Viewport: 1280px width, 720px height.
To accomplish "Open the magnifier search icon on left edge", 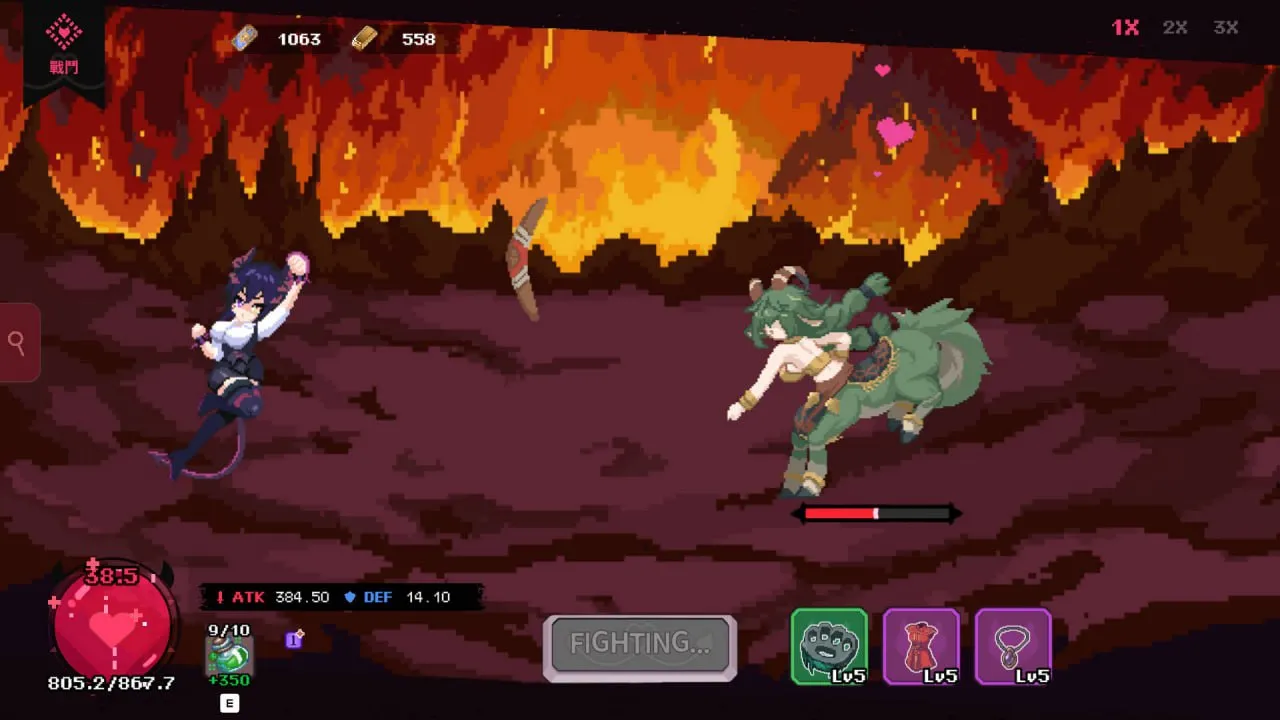I will pyautogui.click(x=16, y=342).
